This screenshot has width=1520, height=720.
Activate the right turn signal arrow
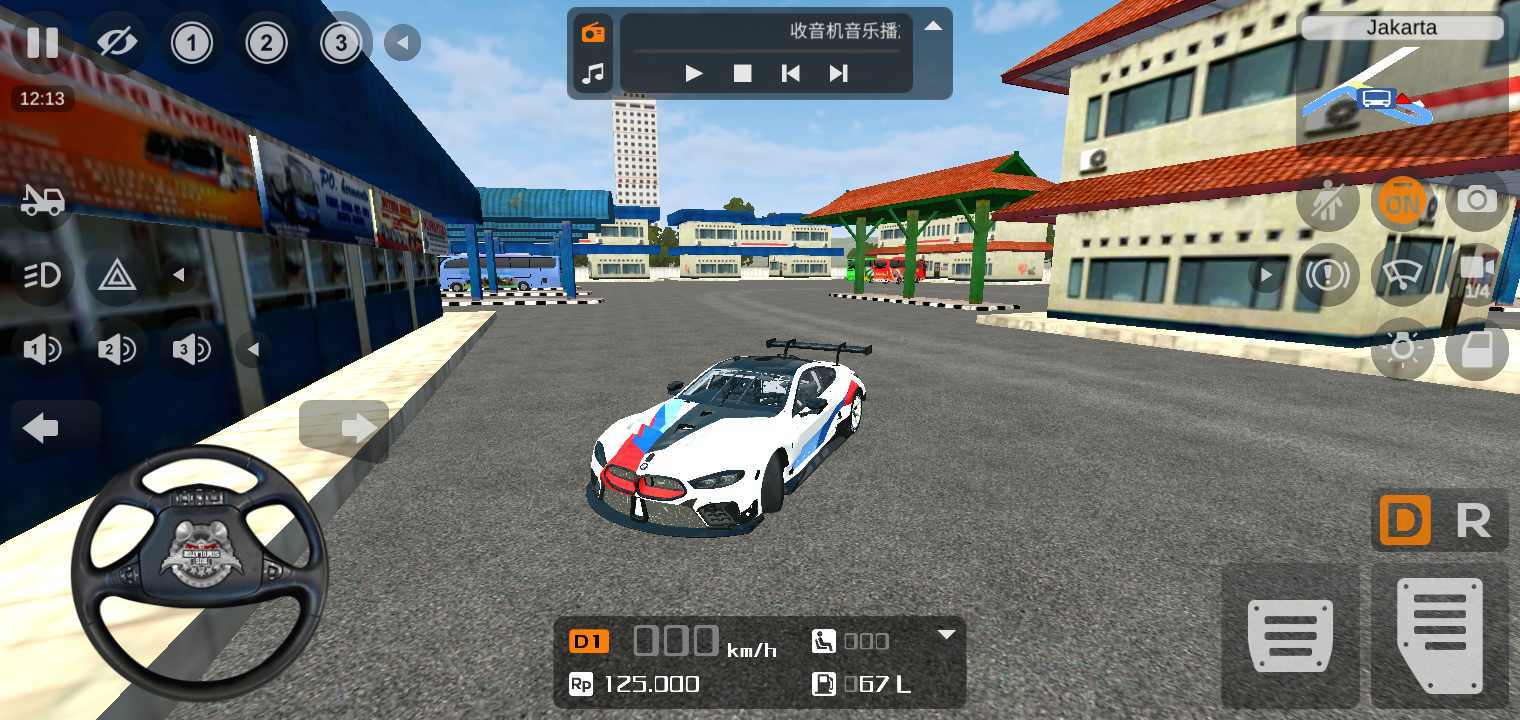tap(345, 428)
